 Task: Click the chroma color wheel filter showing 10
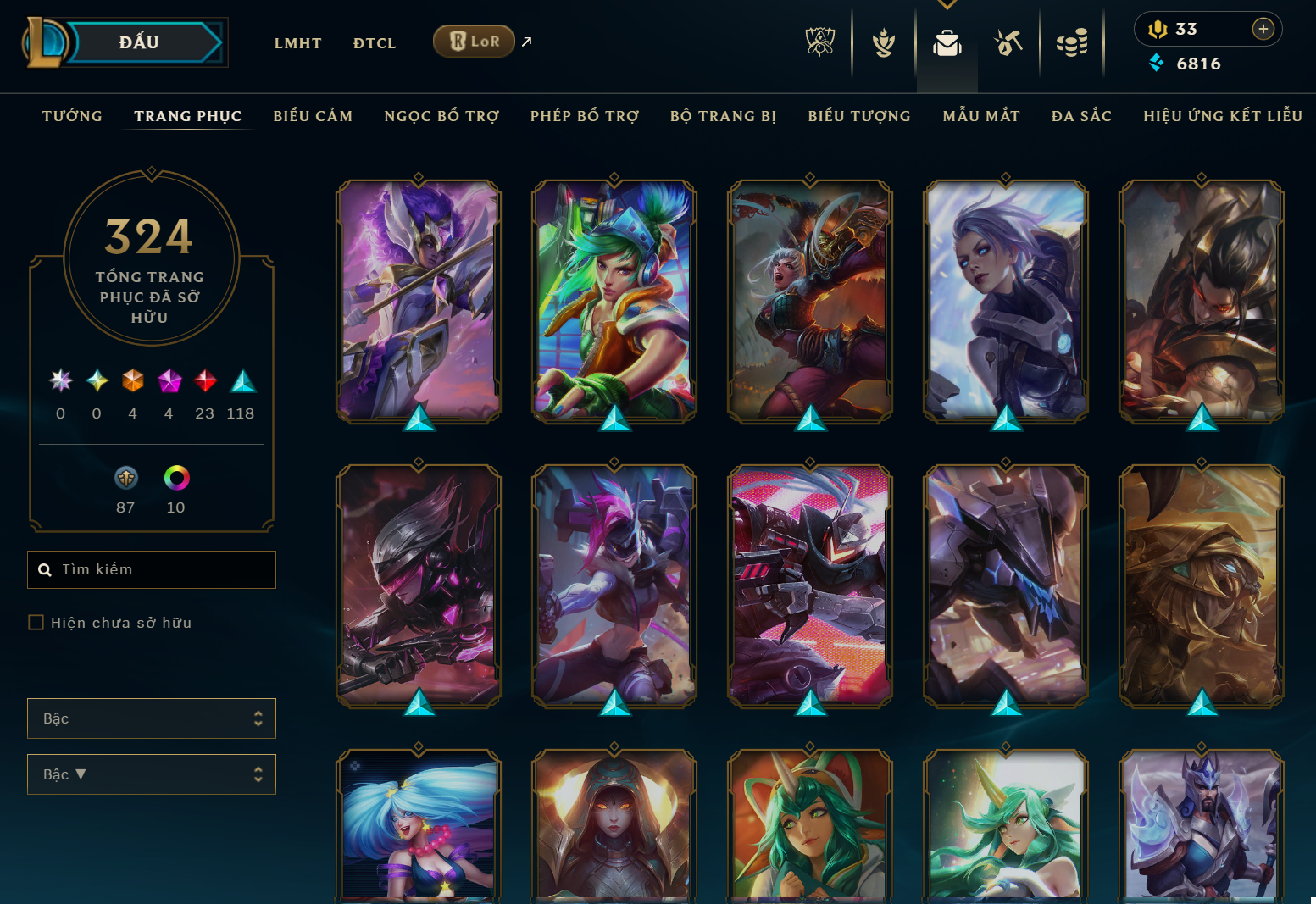pos(175,477)
